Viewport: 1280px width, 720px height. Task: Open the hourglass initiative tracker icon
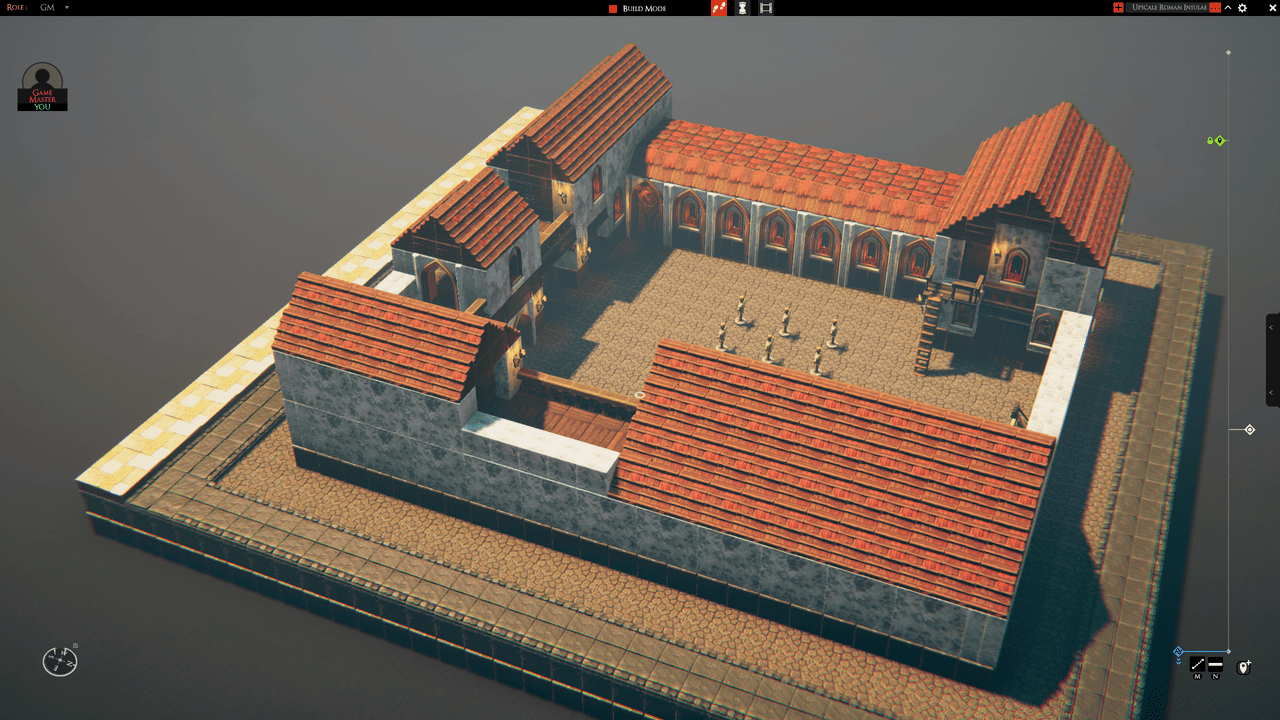coord(741,8)
